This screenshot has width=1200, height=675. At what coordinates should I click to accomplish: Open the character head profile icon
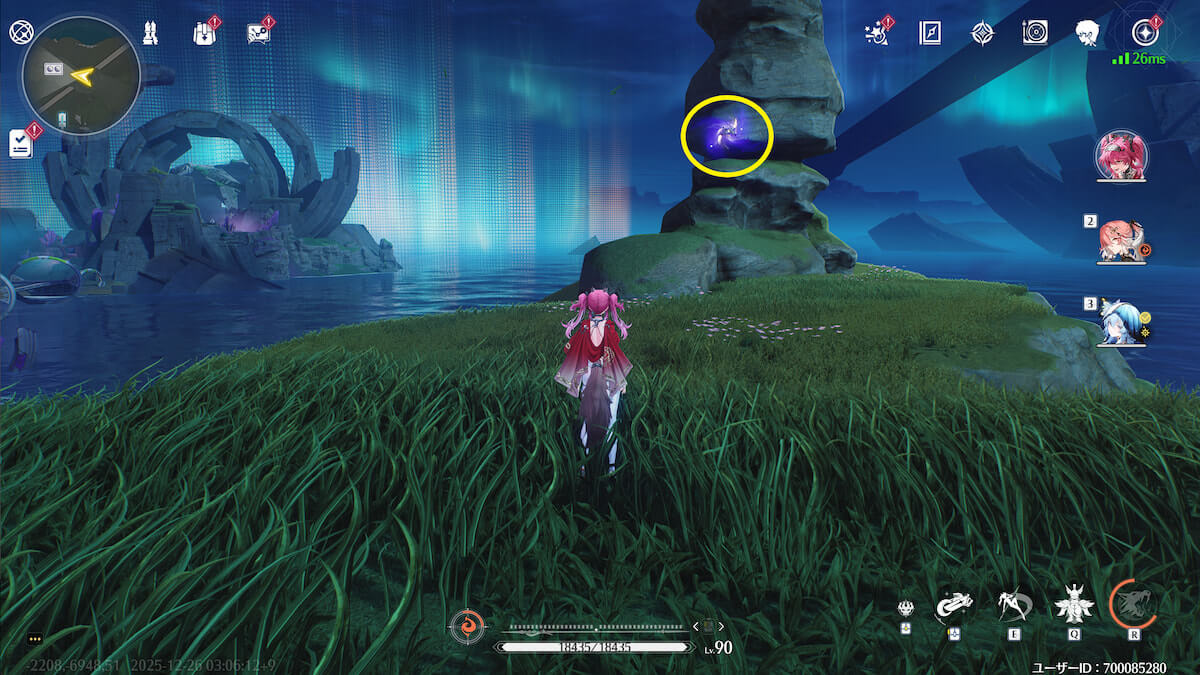[1089, 33]
